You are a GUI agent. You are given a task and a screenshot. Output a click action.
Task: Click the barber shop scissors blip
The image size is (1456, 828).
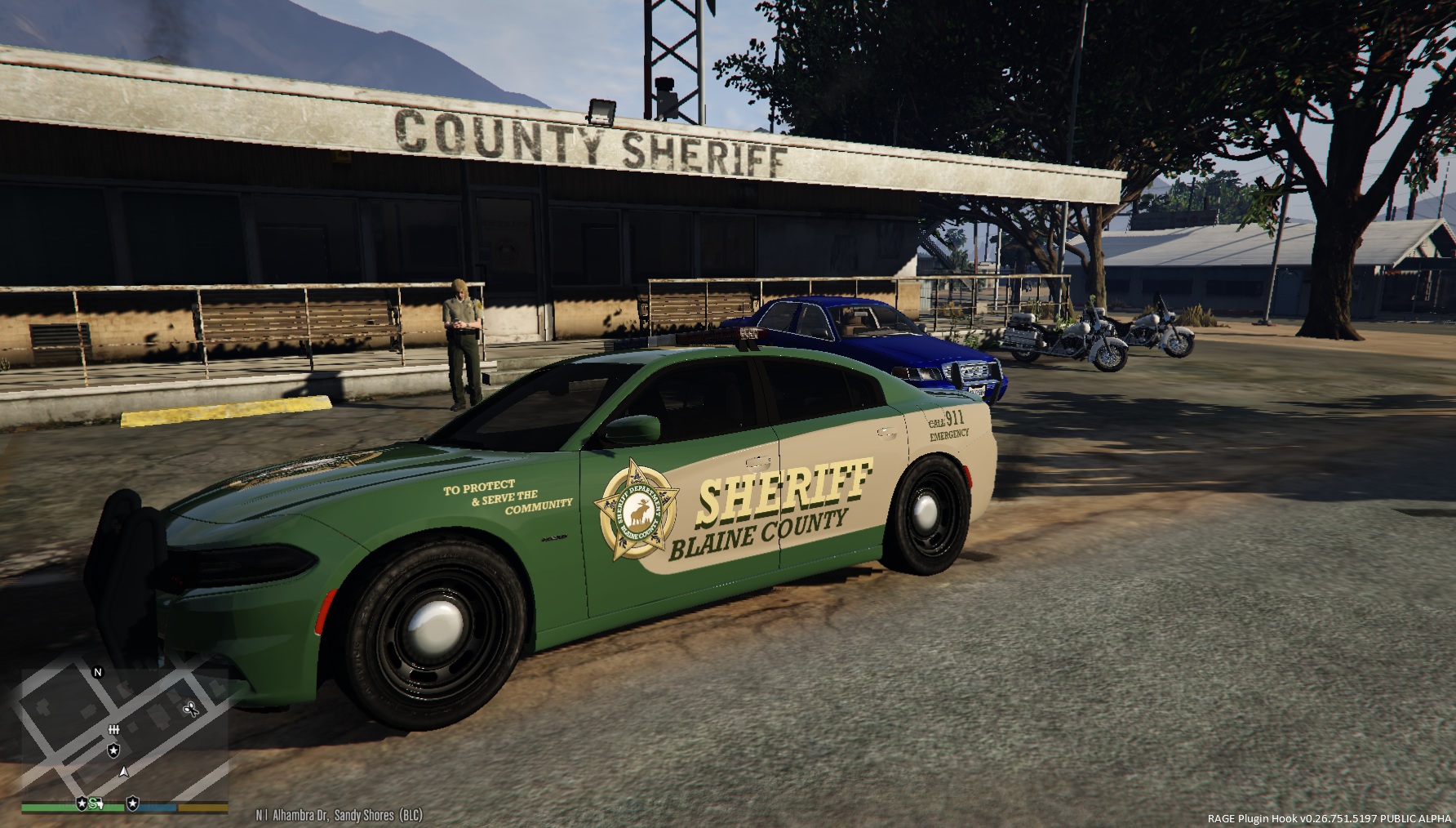193,710
